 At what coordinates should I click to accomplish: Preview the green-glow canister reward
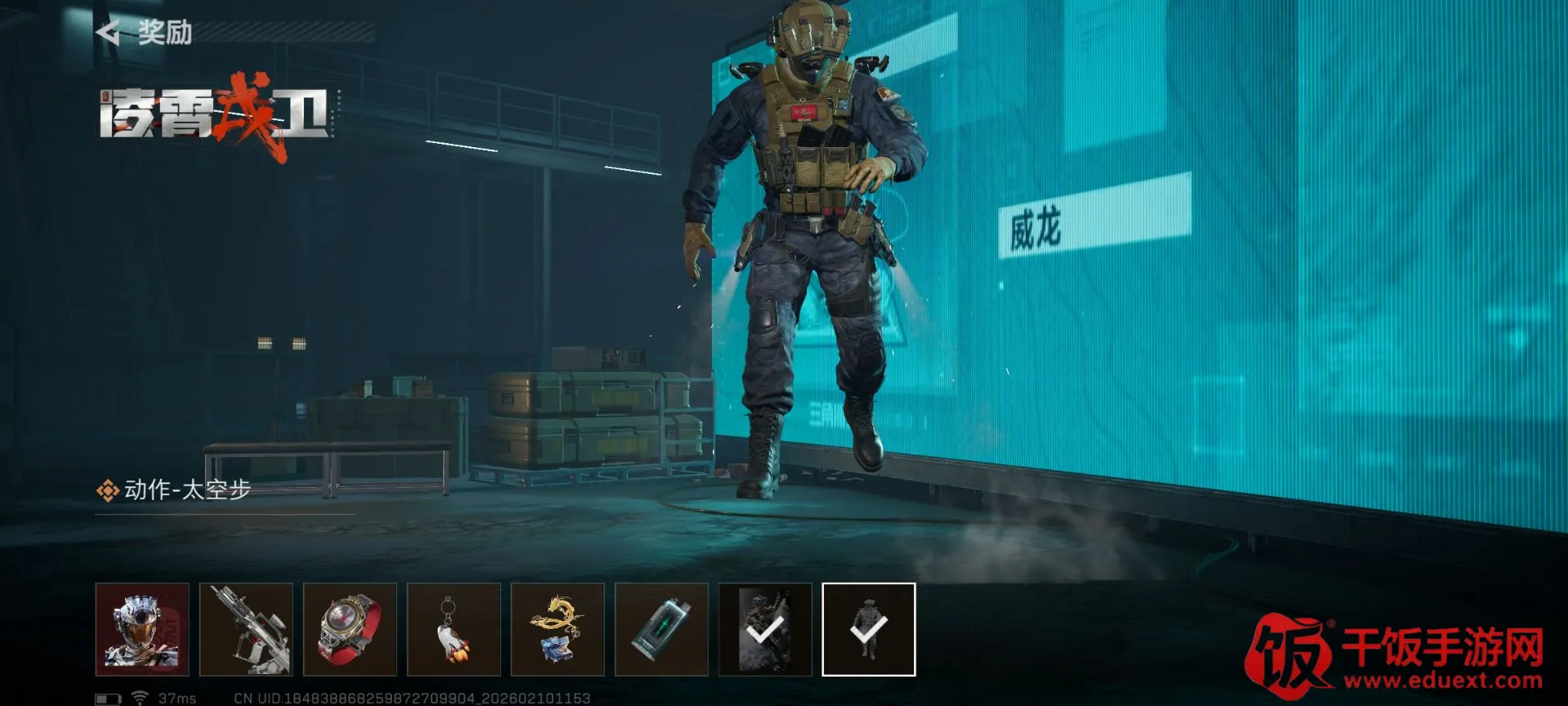click(661, 629)
